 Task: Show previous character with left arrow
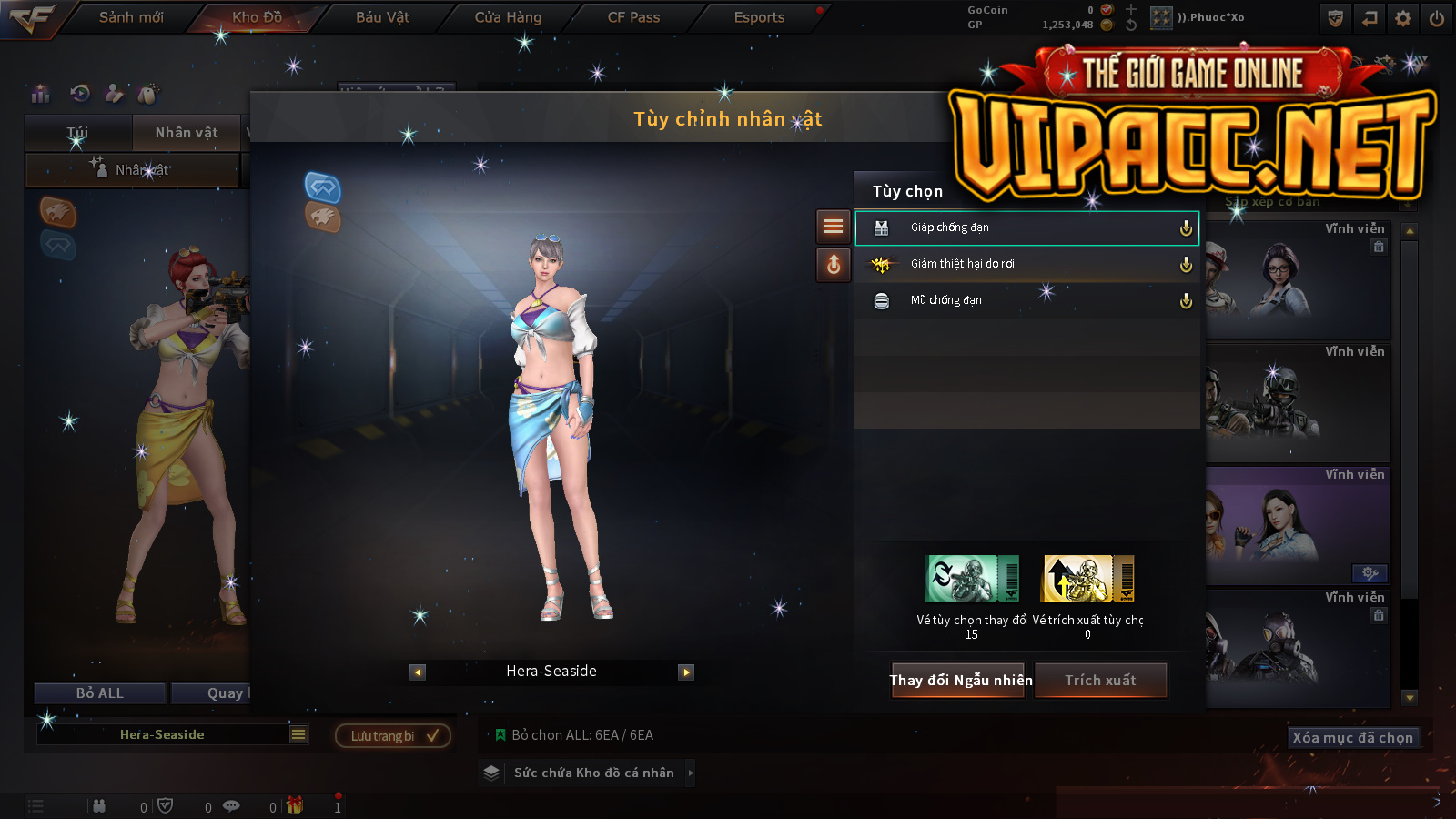(418, 672)
